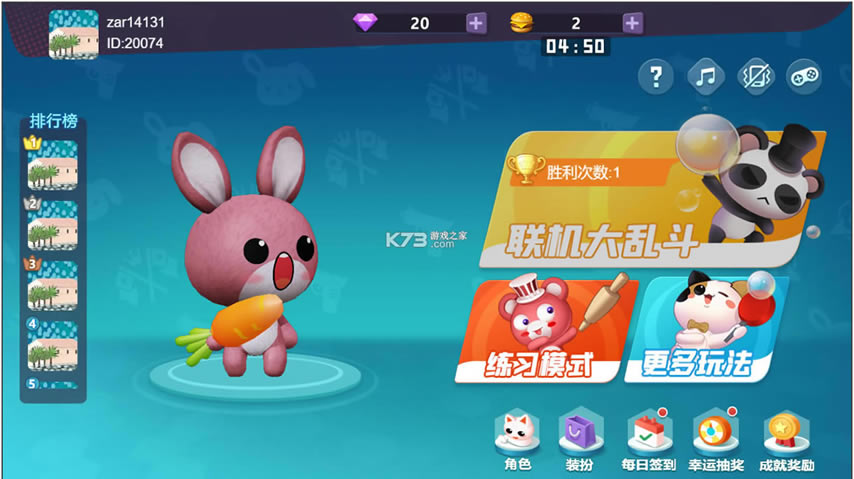This screenshot has width=854, height=479.
Task: Toggle the phone vibration setting
Action: point(754,76)
